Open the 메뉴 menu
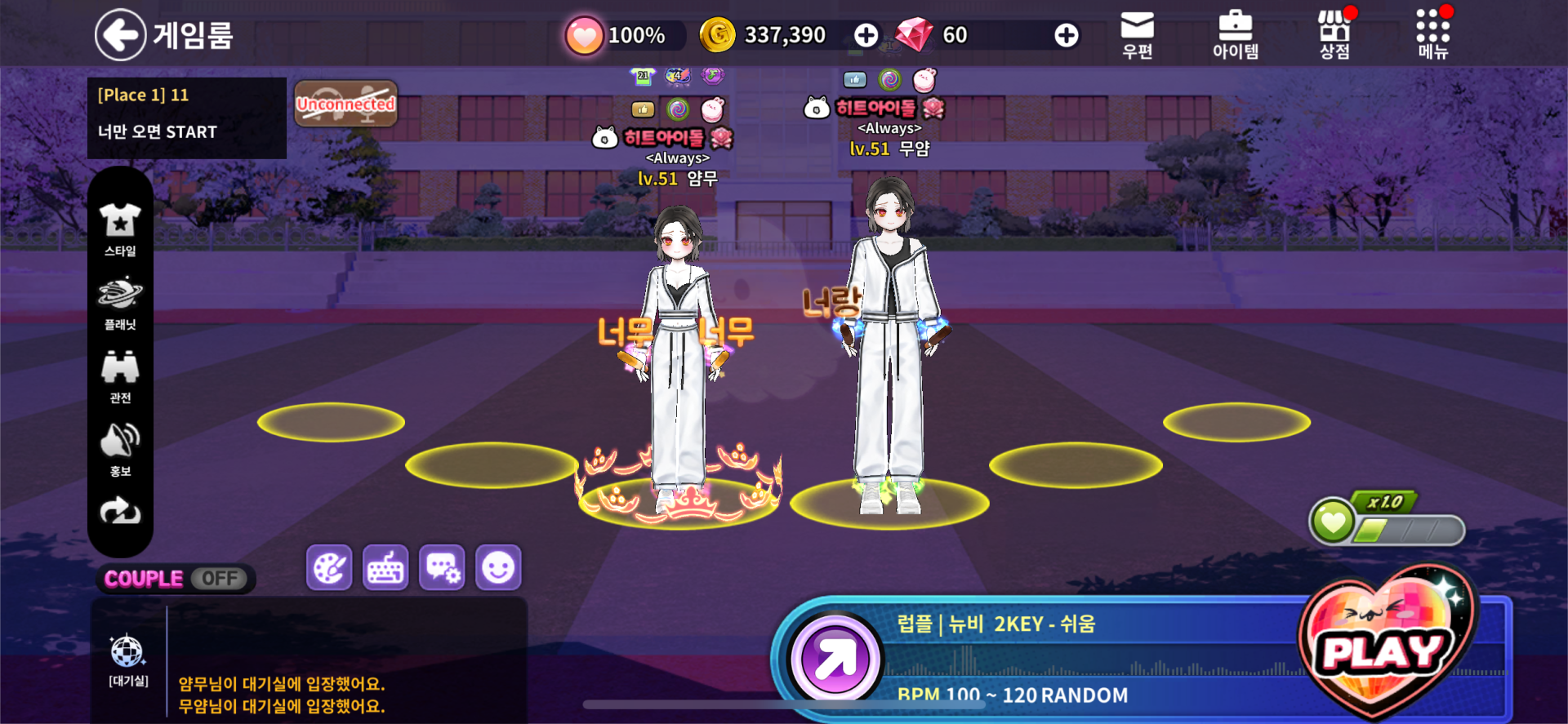Image resolution: width=1568 pixels, height=724 pixels. [x=1432, y=35]
